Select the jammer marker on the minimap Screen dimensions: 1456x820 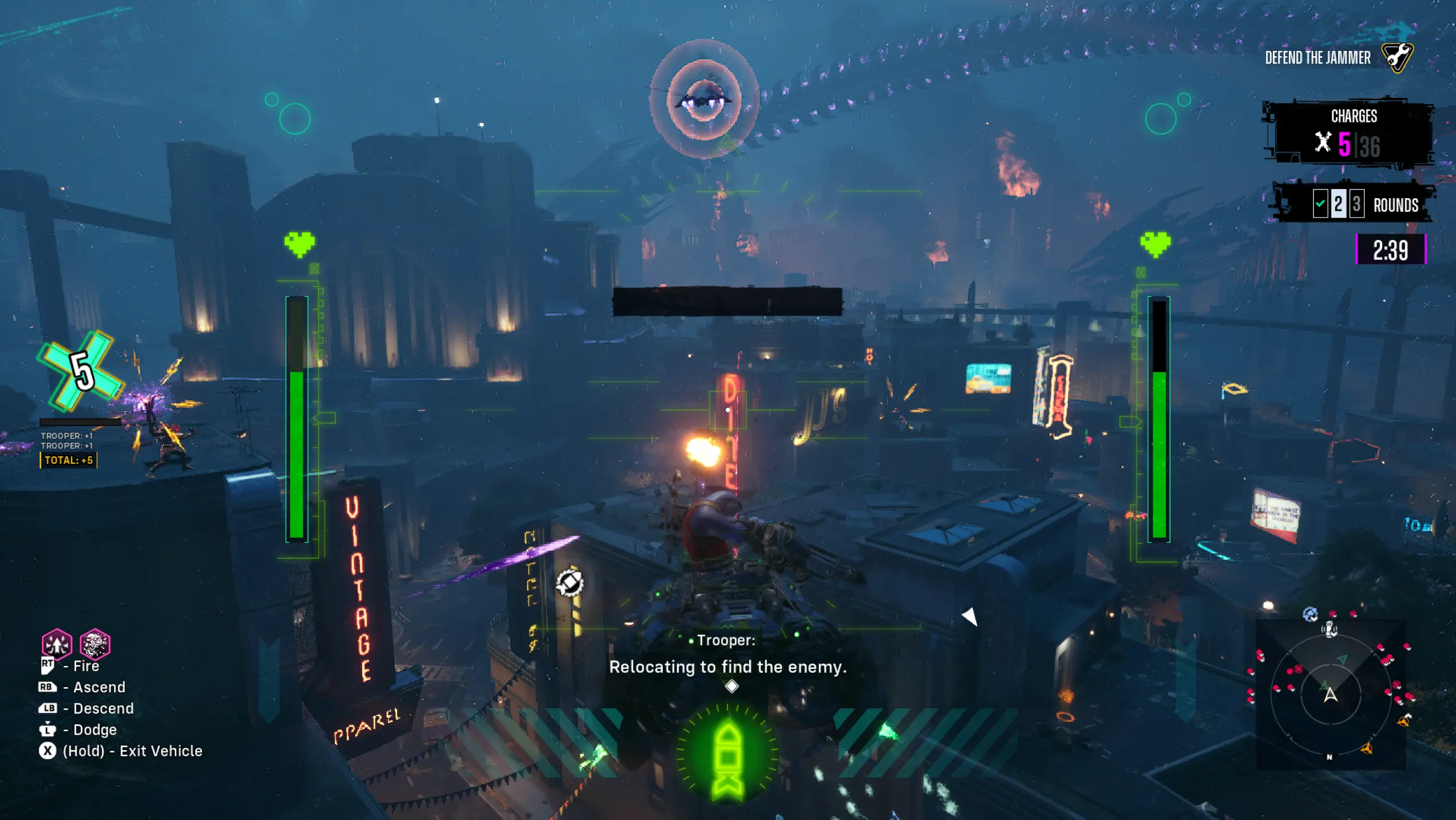click(x=1330, y=630)
